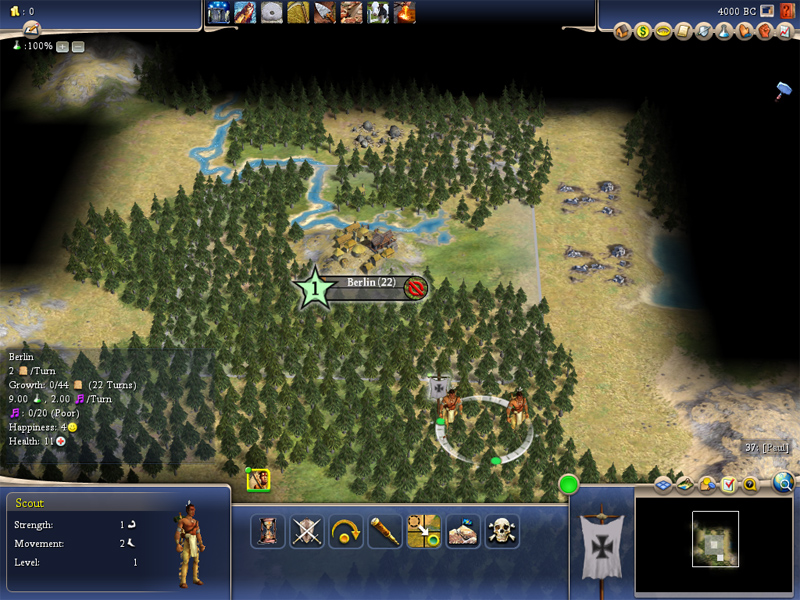
Task: Increase the research rate with plus
Action: [62, 46]
